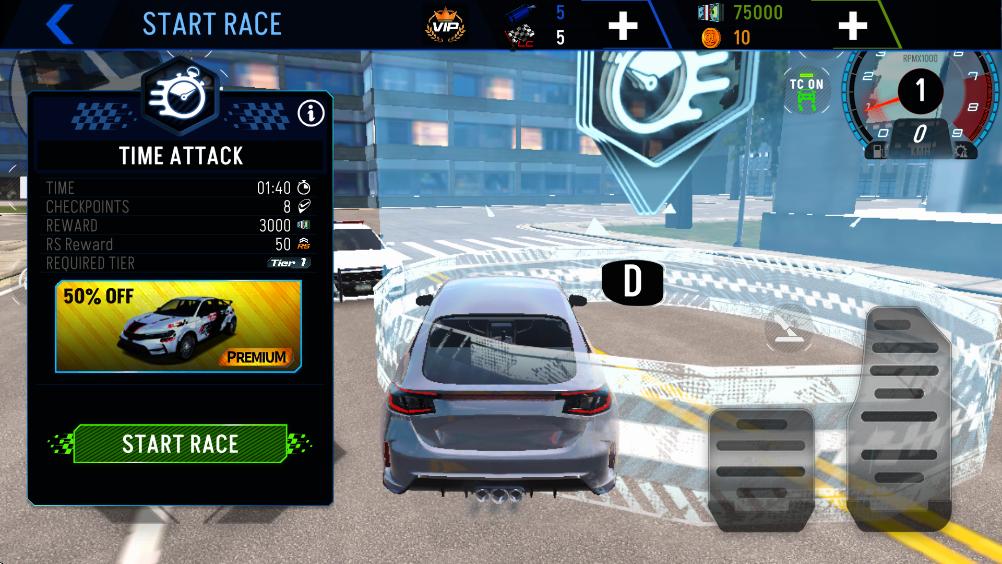
Task: Engage the handbrake icon
Action: (787, 327)
